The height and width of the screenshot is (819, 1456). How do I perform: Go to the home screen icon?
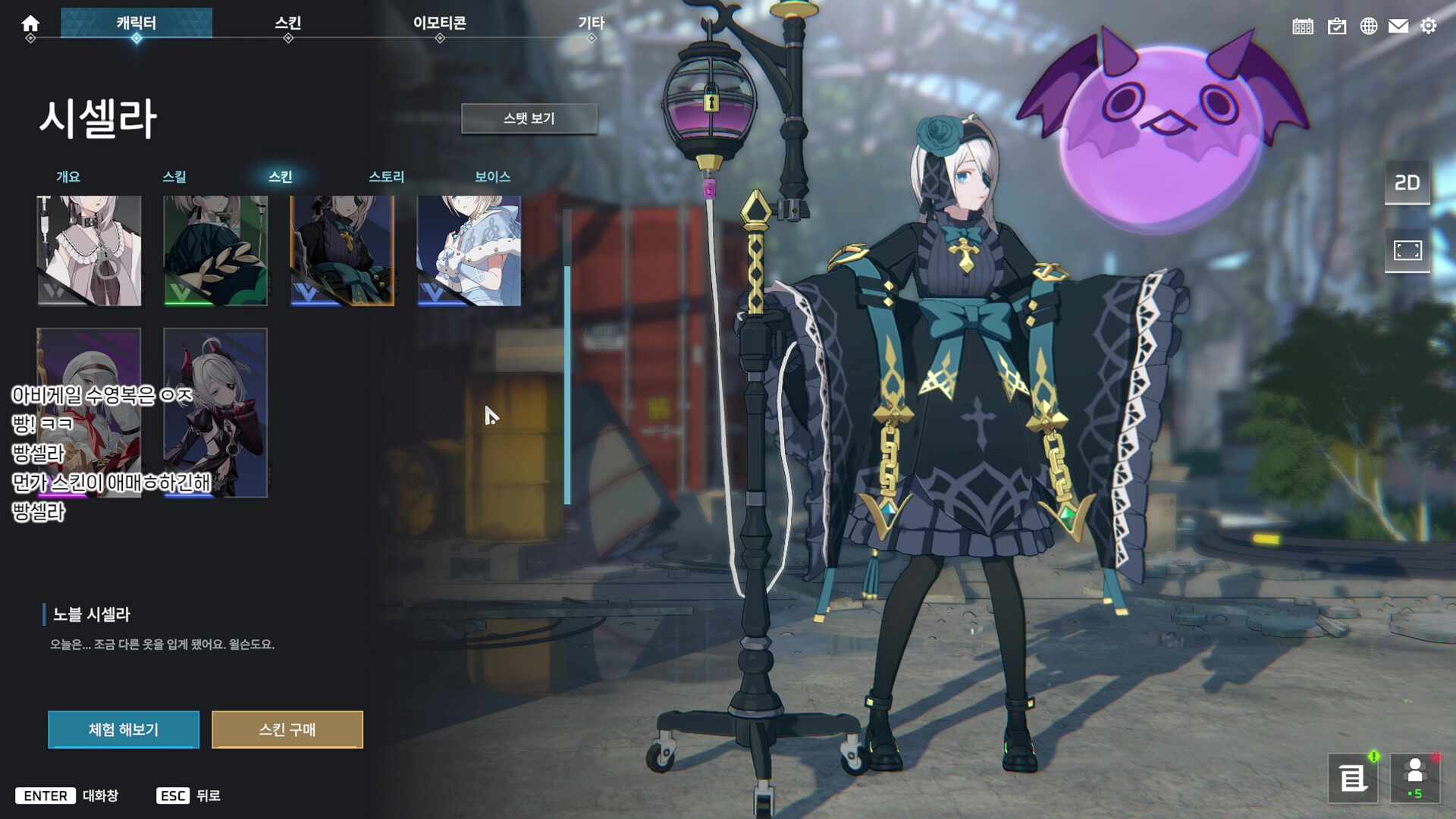pos(30,24)
